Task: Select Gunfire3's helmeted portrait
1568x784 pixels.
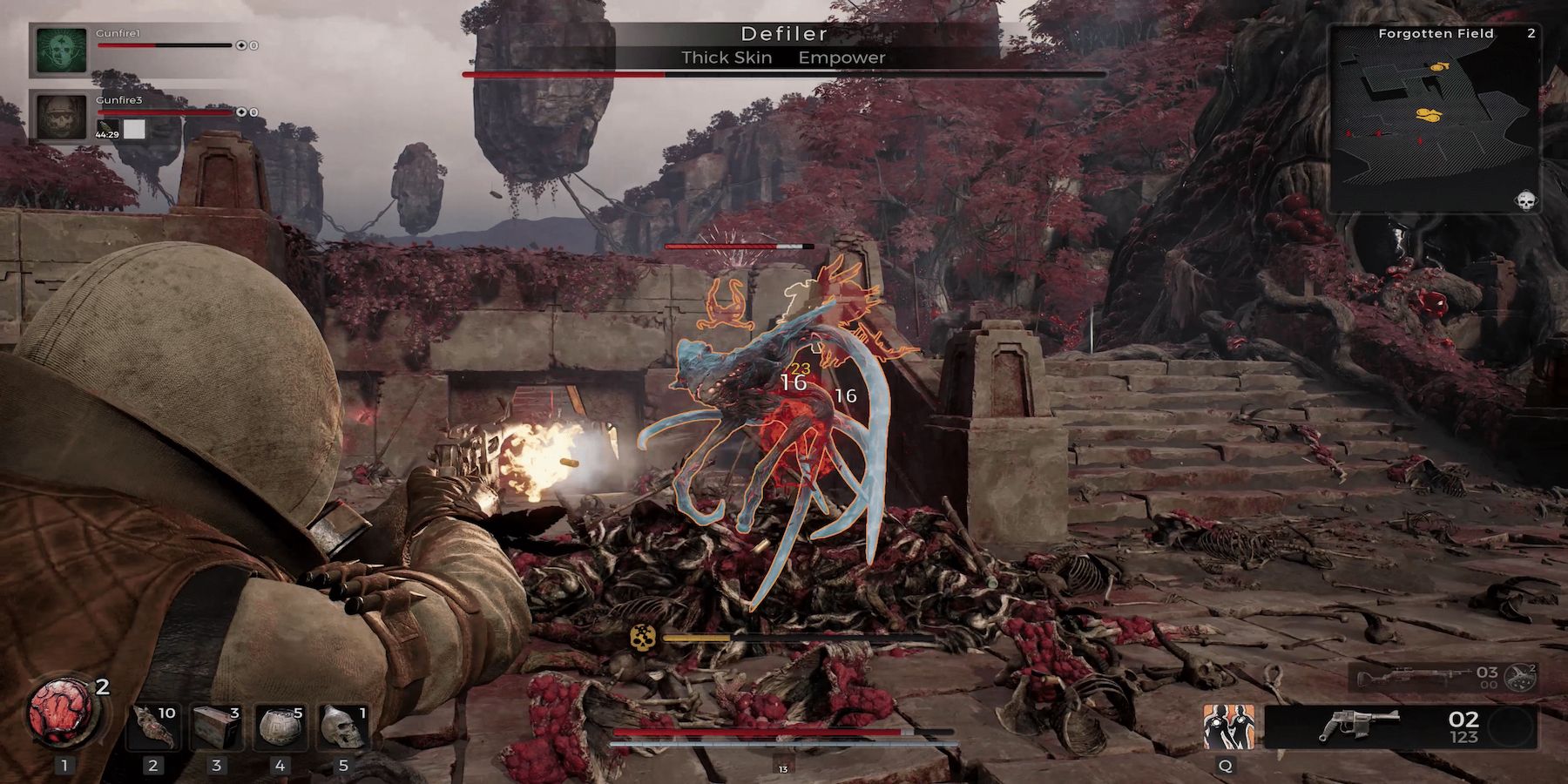Action: tap(62, 117)
